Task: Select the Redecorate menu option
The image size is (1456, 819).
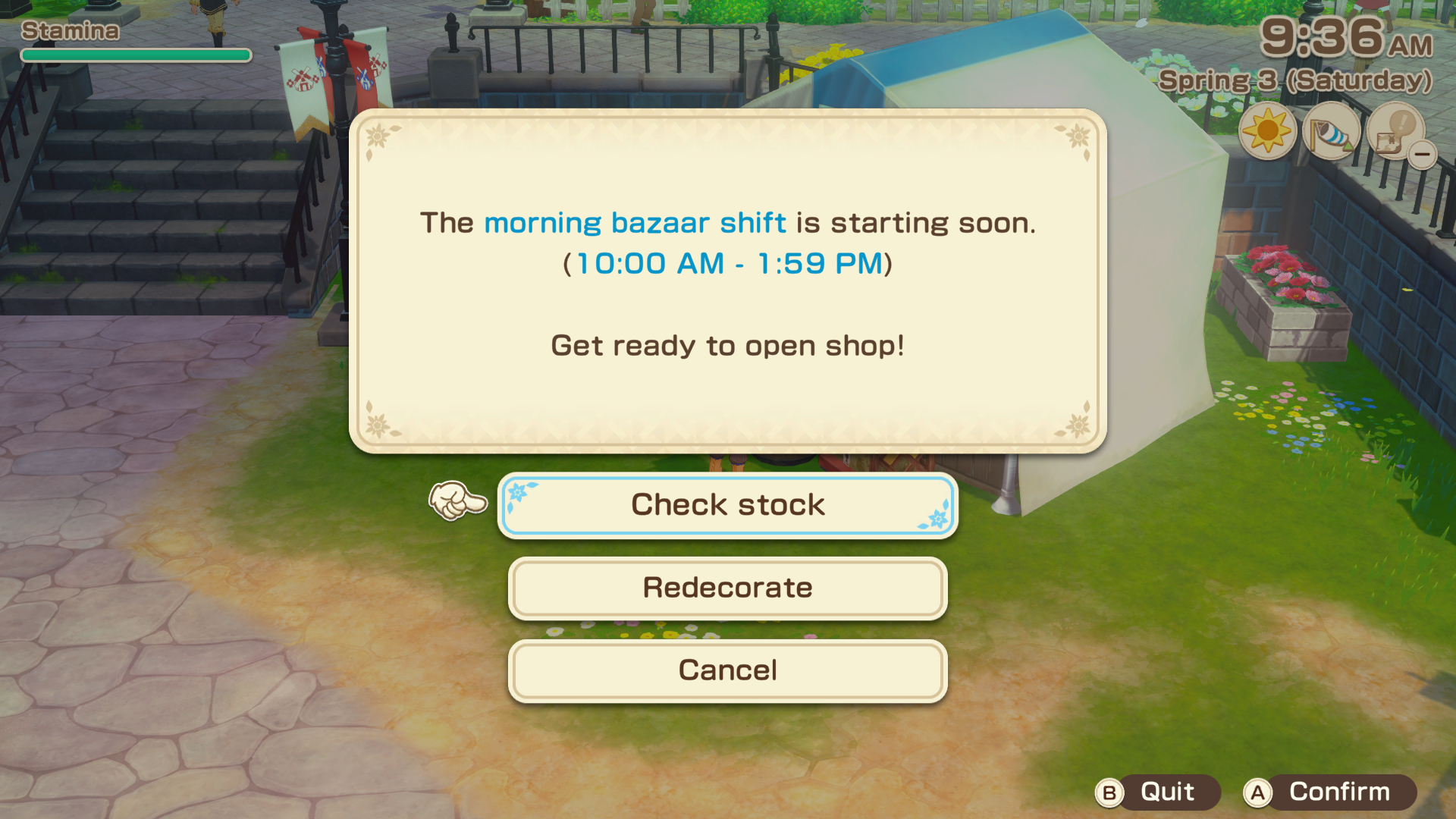Action: pyautogui.click(x=727, y=588)
